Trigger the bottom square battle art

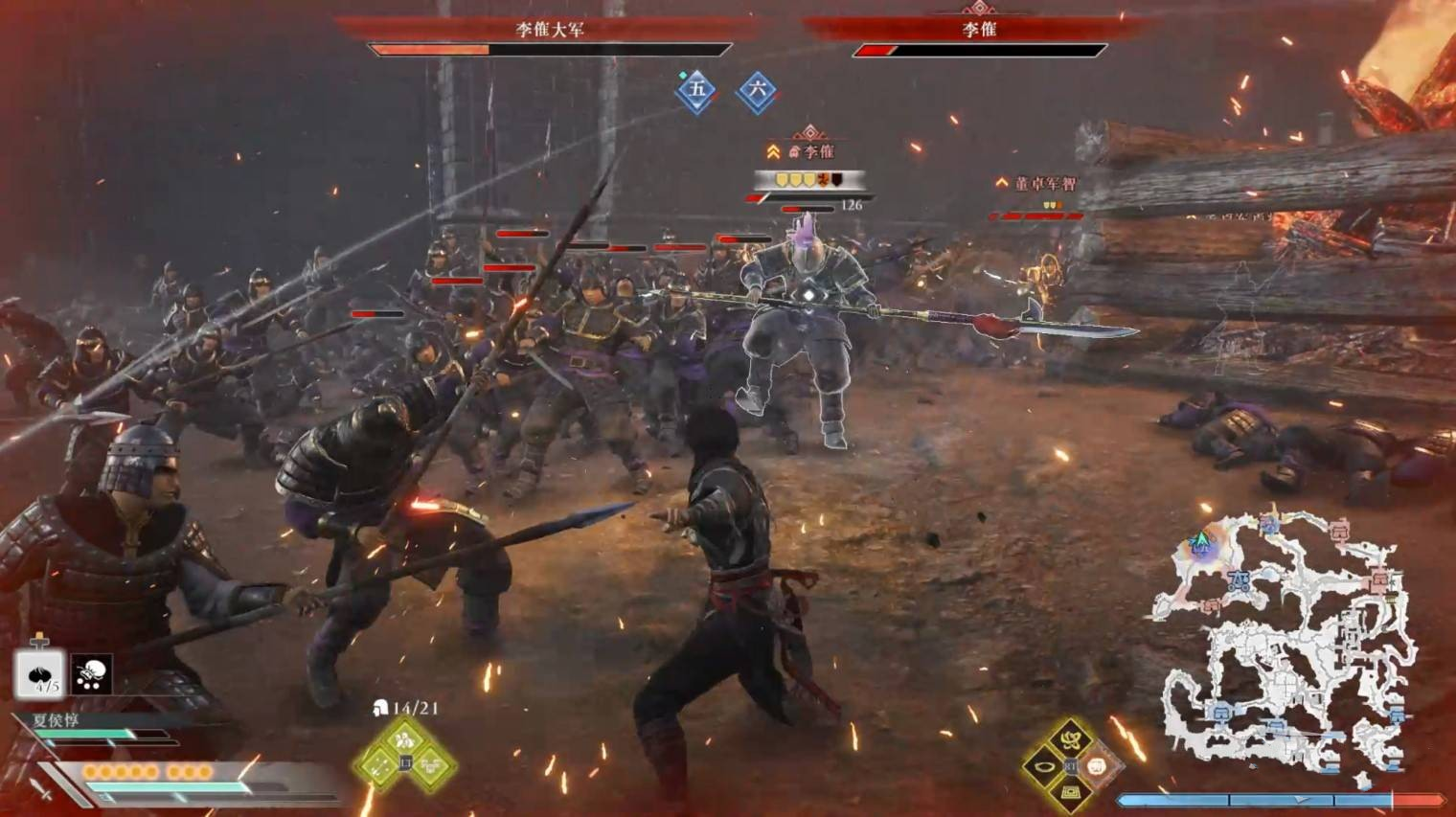point(1070,792)
